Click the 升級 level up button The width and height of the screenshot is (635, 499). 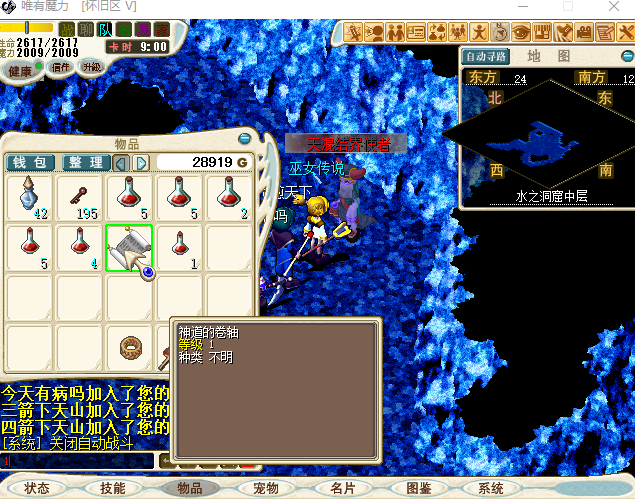pyautogui.click(x=91, y=67)
